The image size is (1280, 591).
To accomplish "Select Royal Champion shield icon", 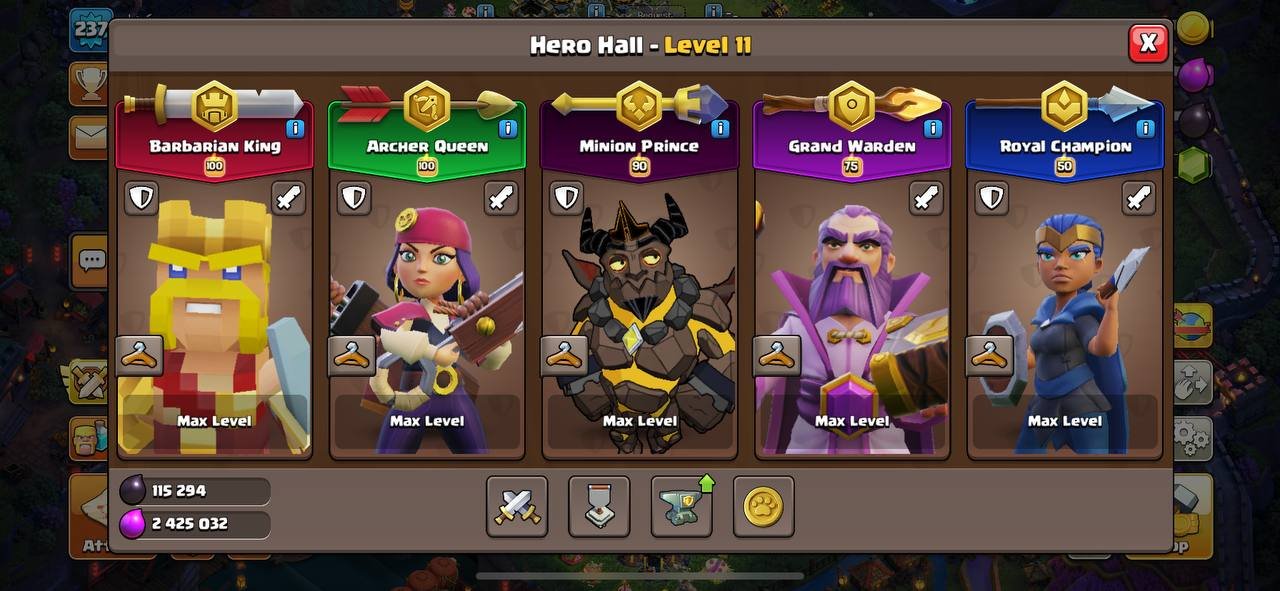I will coord(992,198).
